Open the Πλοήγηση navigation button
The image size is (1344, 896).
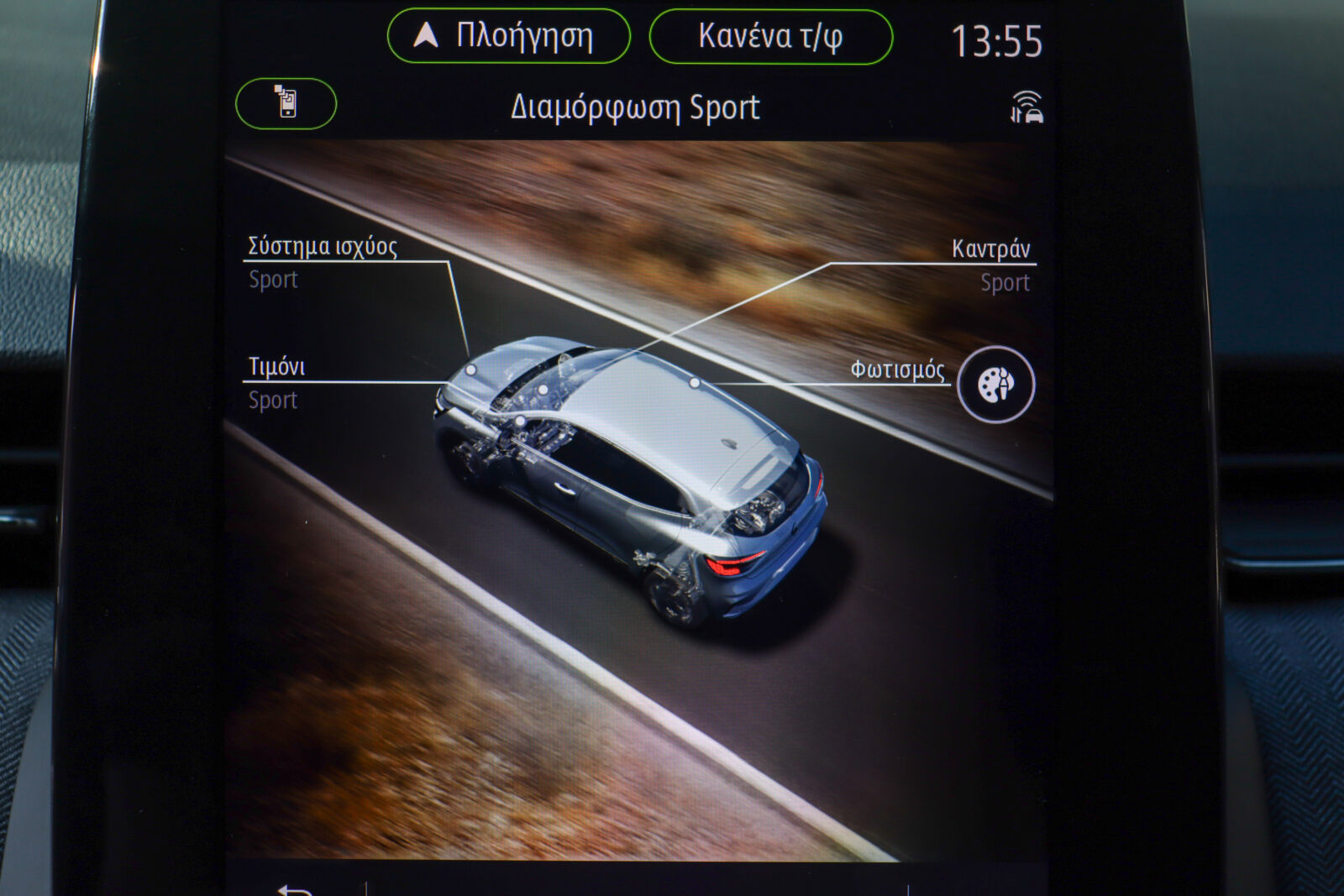(508, 37)
